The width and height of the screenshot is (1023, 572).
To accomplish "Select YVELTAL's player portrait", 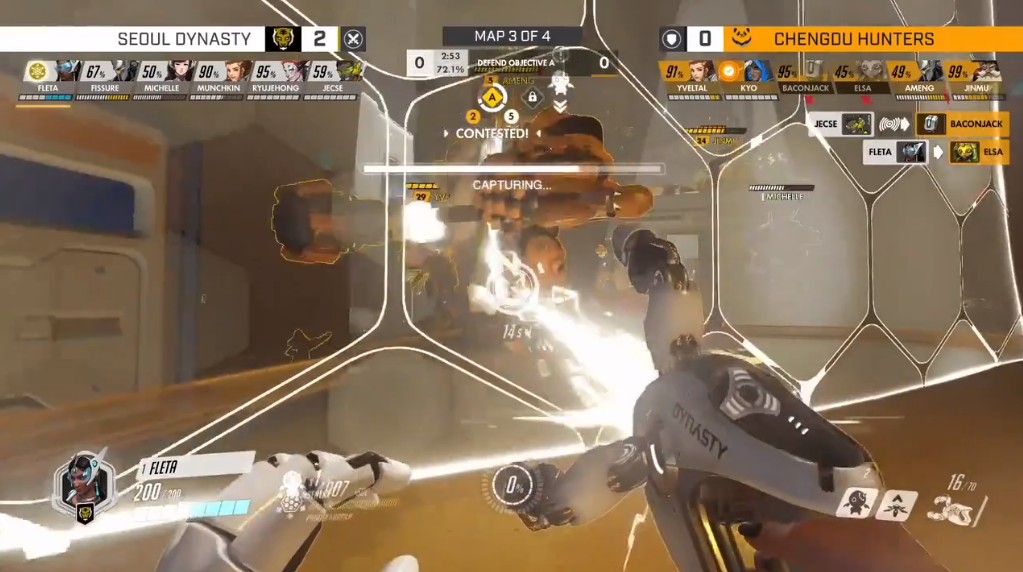I will pyautogui.click(x=702, y=72).
